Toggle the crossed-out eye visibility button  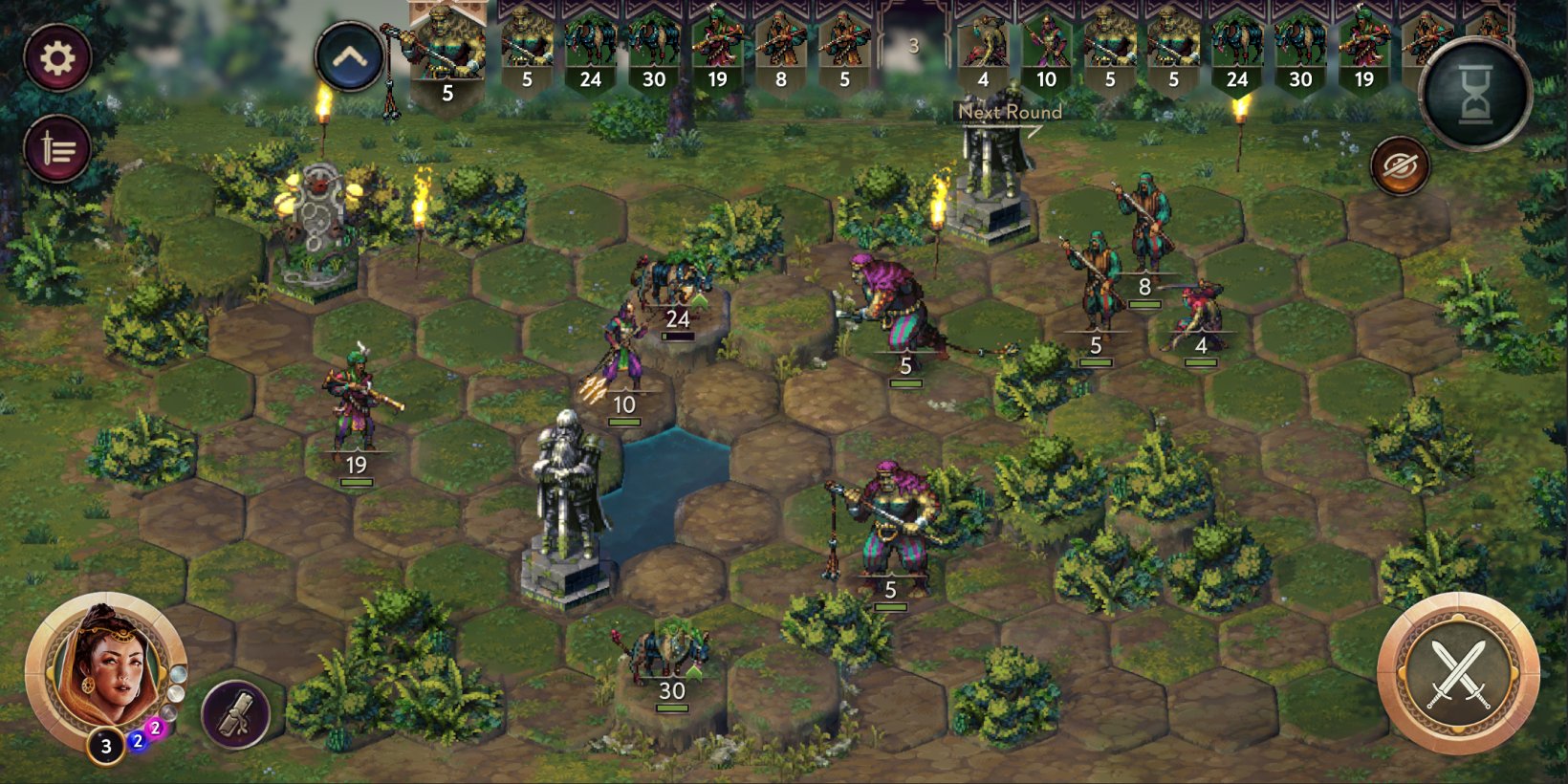coord(1400,166)
